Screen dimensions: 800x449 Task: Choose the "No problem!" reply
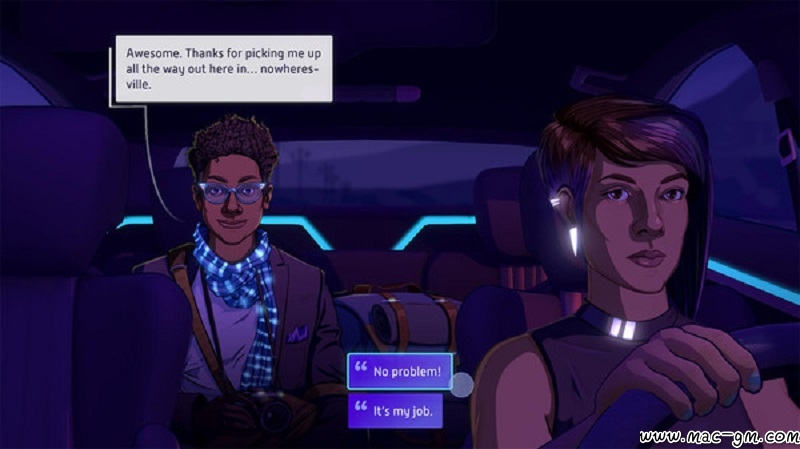(400, 372)
